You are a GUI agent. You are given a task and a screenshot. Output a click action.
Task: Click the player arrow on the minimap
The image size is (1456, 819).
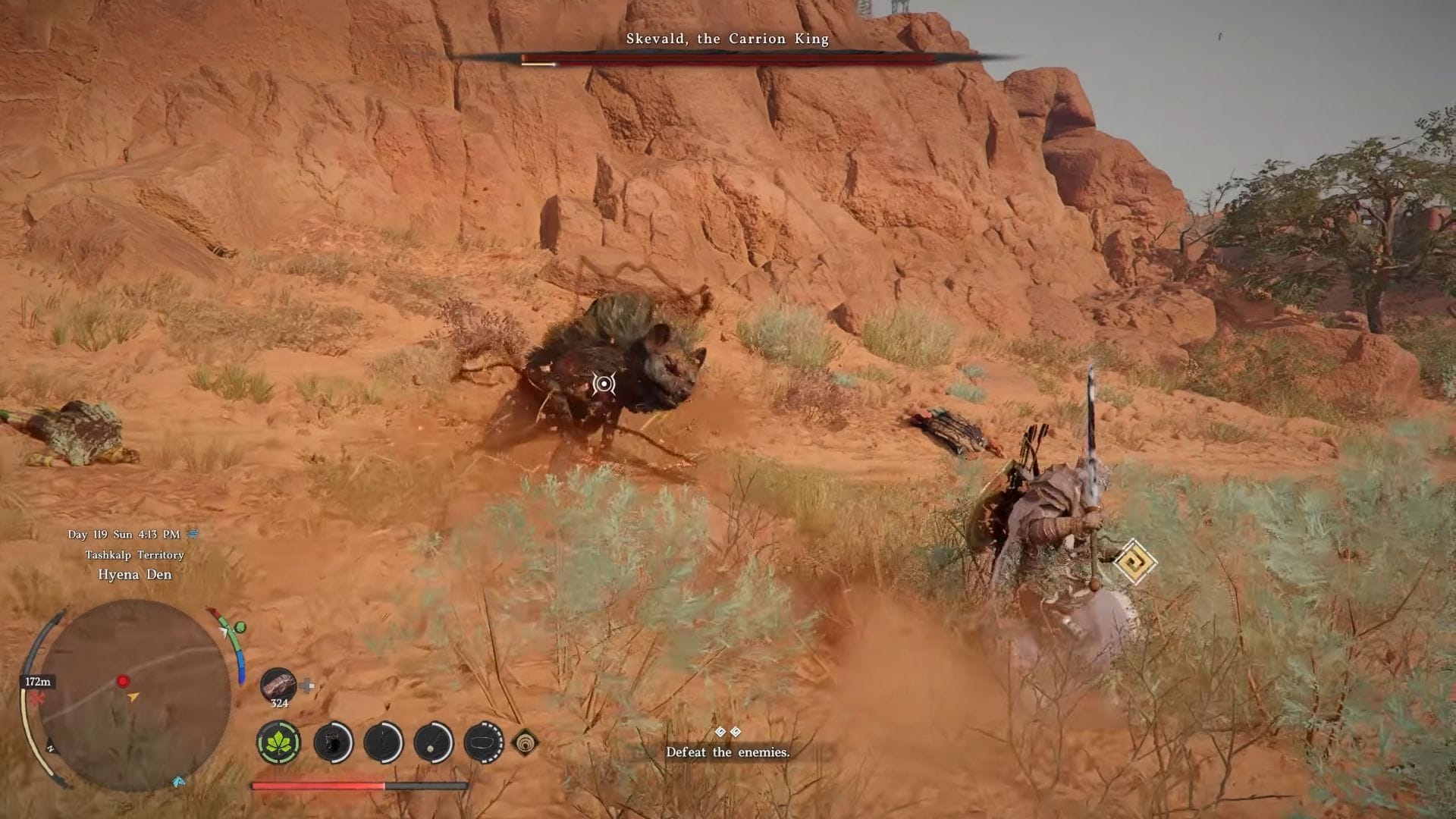pos(133,697)
